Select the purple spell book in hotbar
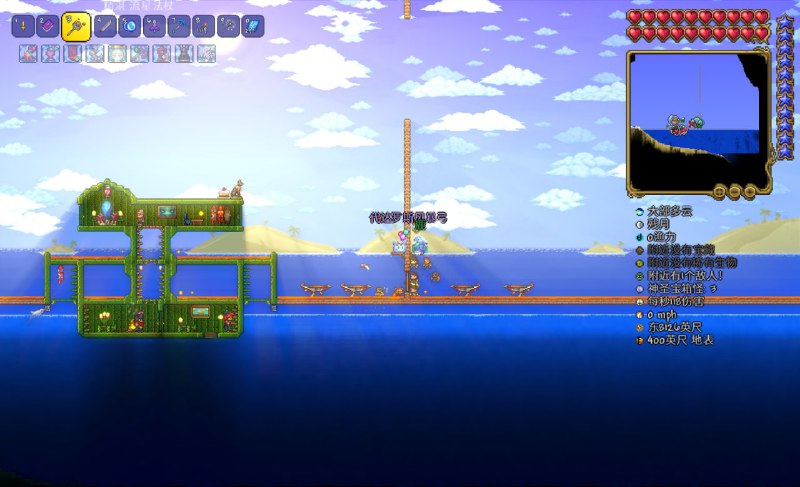 click(x=48, y=26)
